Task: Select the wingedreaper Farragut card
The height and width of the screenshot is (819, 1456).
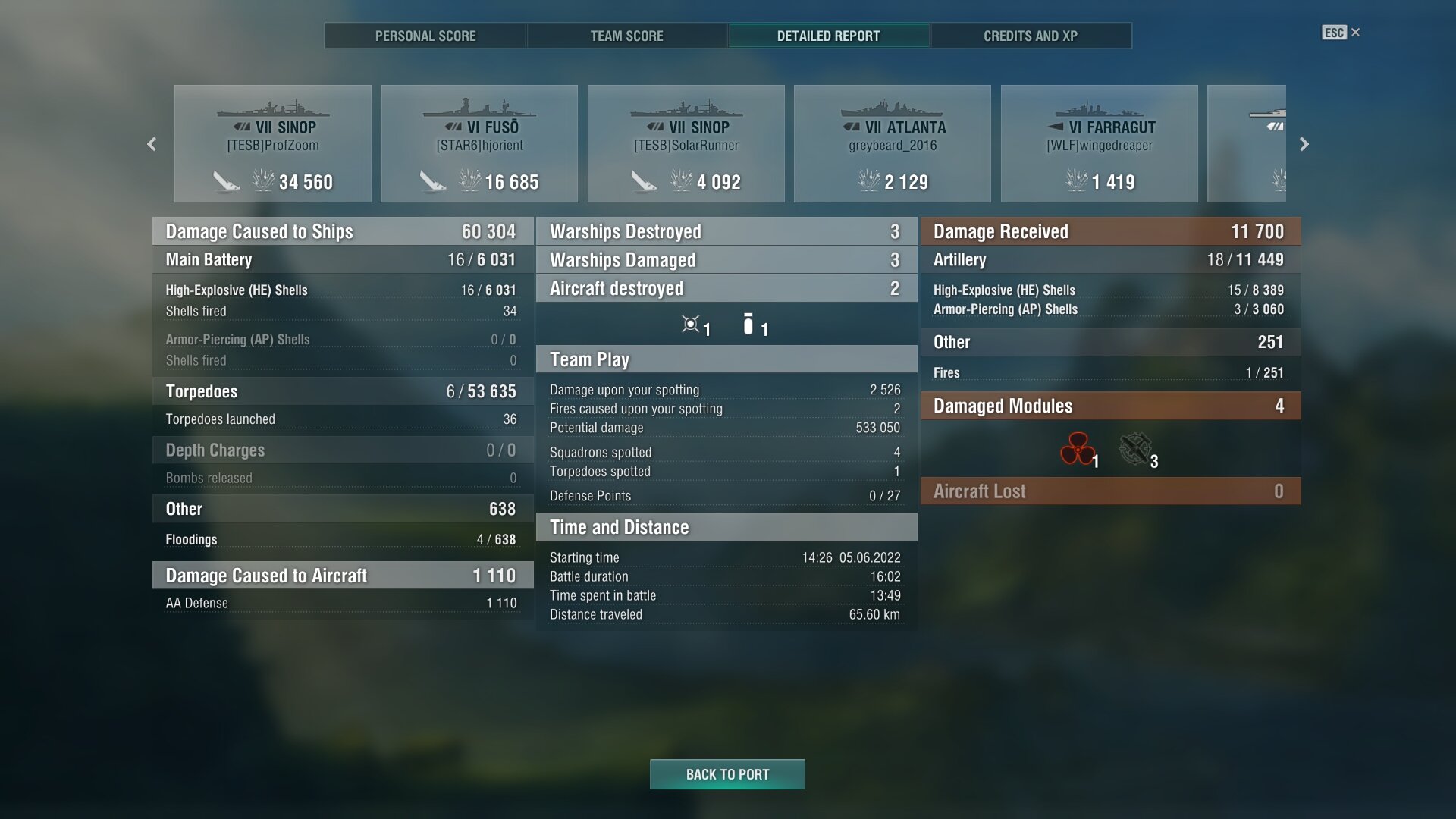Action: [1100, 144]
